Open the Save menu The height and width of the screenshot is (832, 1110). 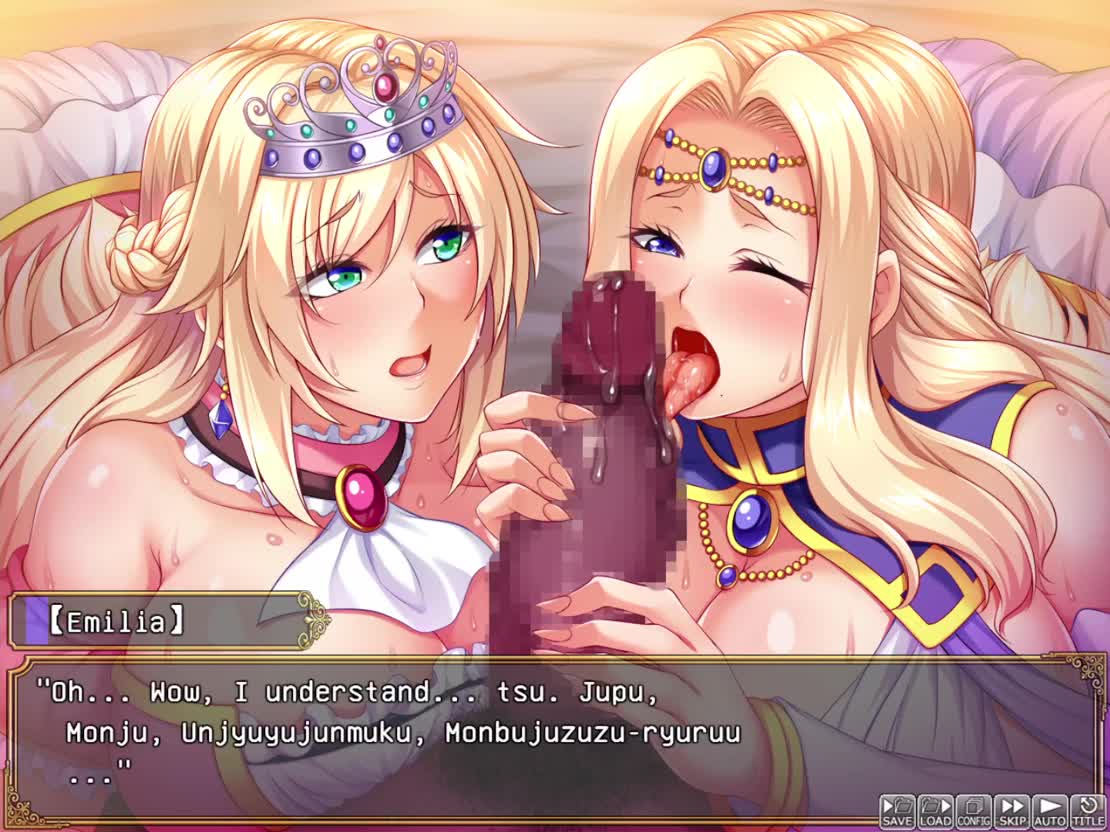[897, 811]
